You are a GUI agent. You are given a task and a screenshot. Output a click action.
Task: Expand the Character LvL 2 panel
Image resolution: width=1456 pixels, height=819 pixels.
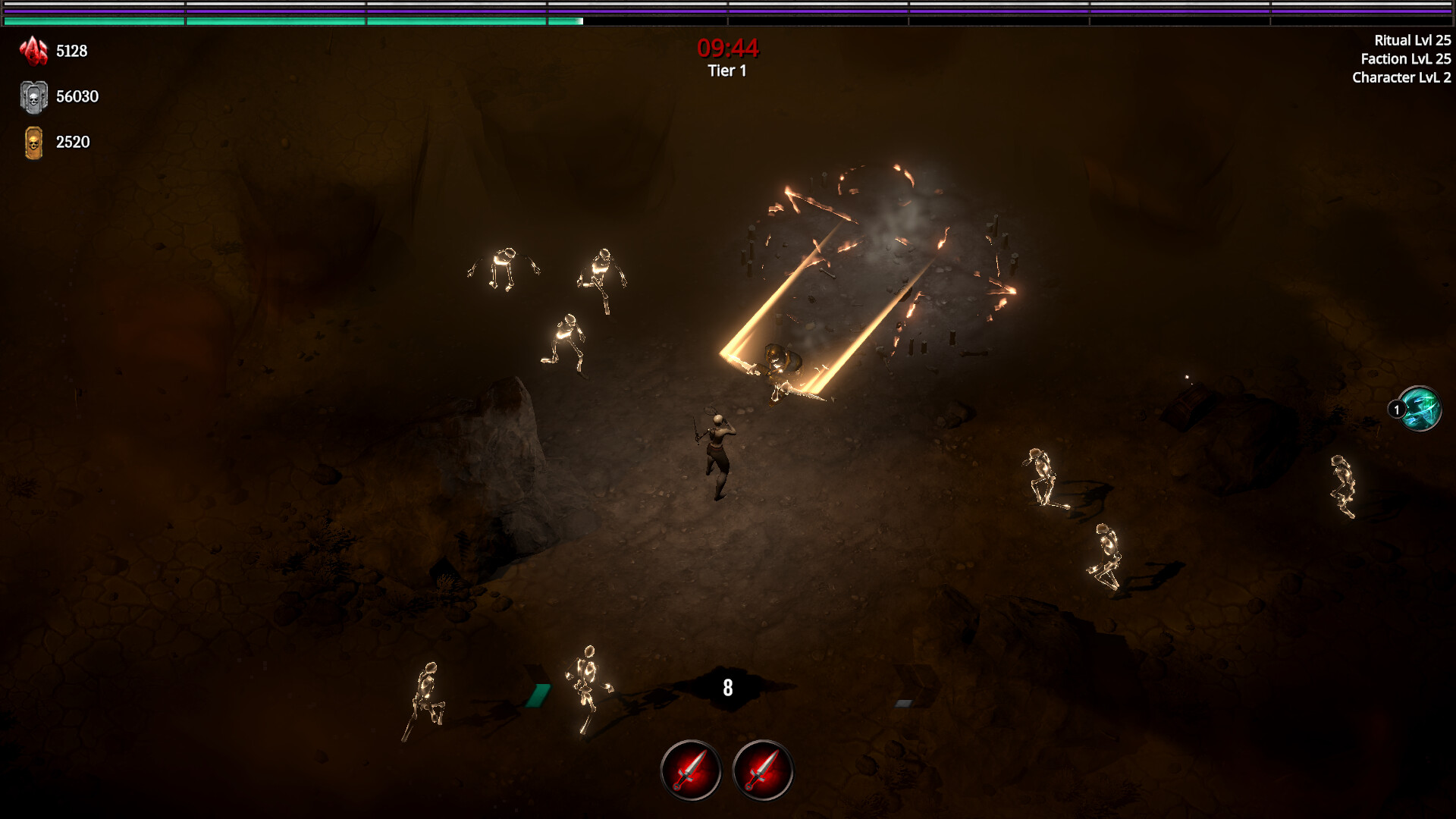[1401, 78]
